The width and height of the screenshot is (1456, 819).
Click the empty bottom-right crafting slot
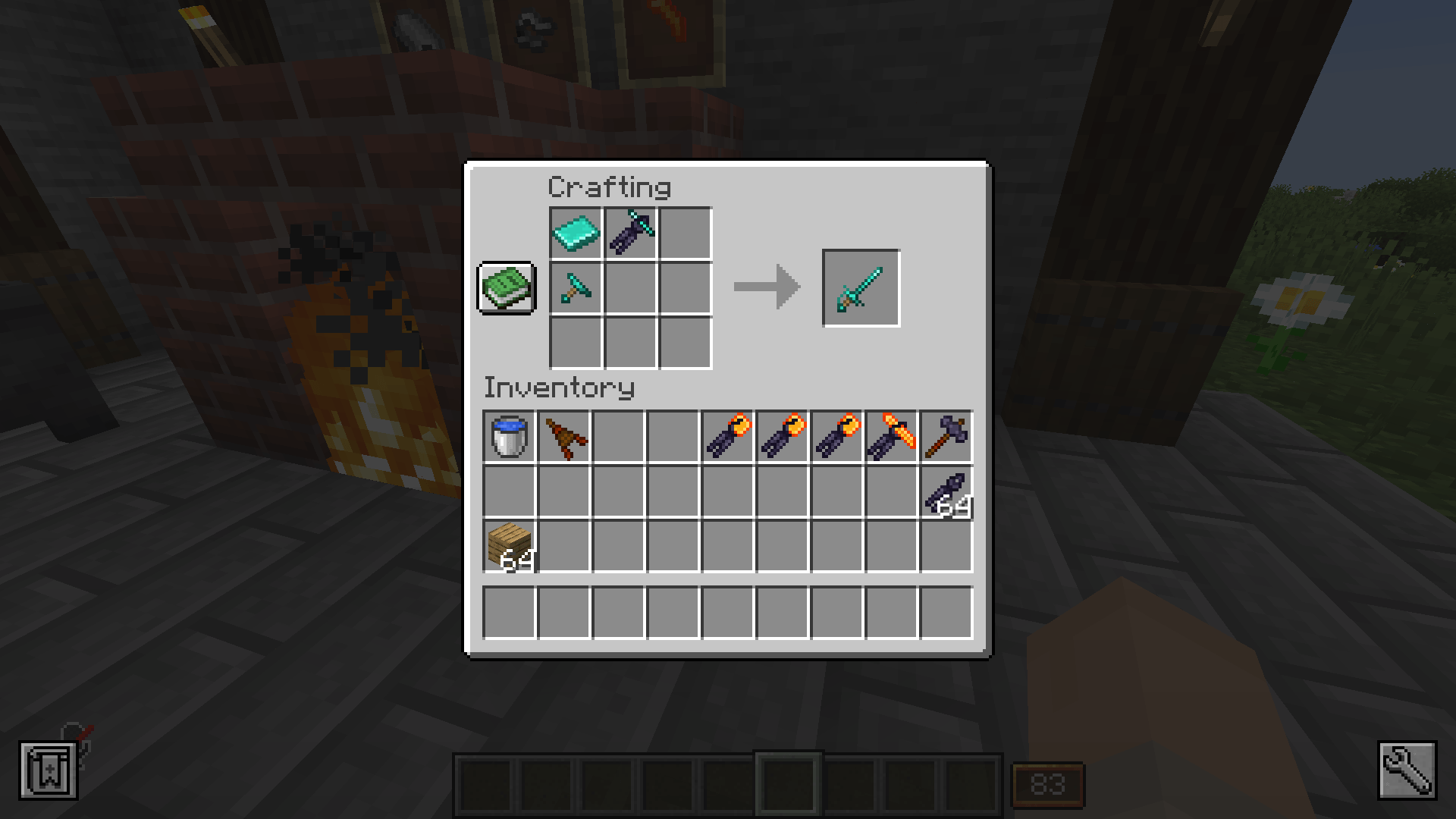click(686, 343)
